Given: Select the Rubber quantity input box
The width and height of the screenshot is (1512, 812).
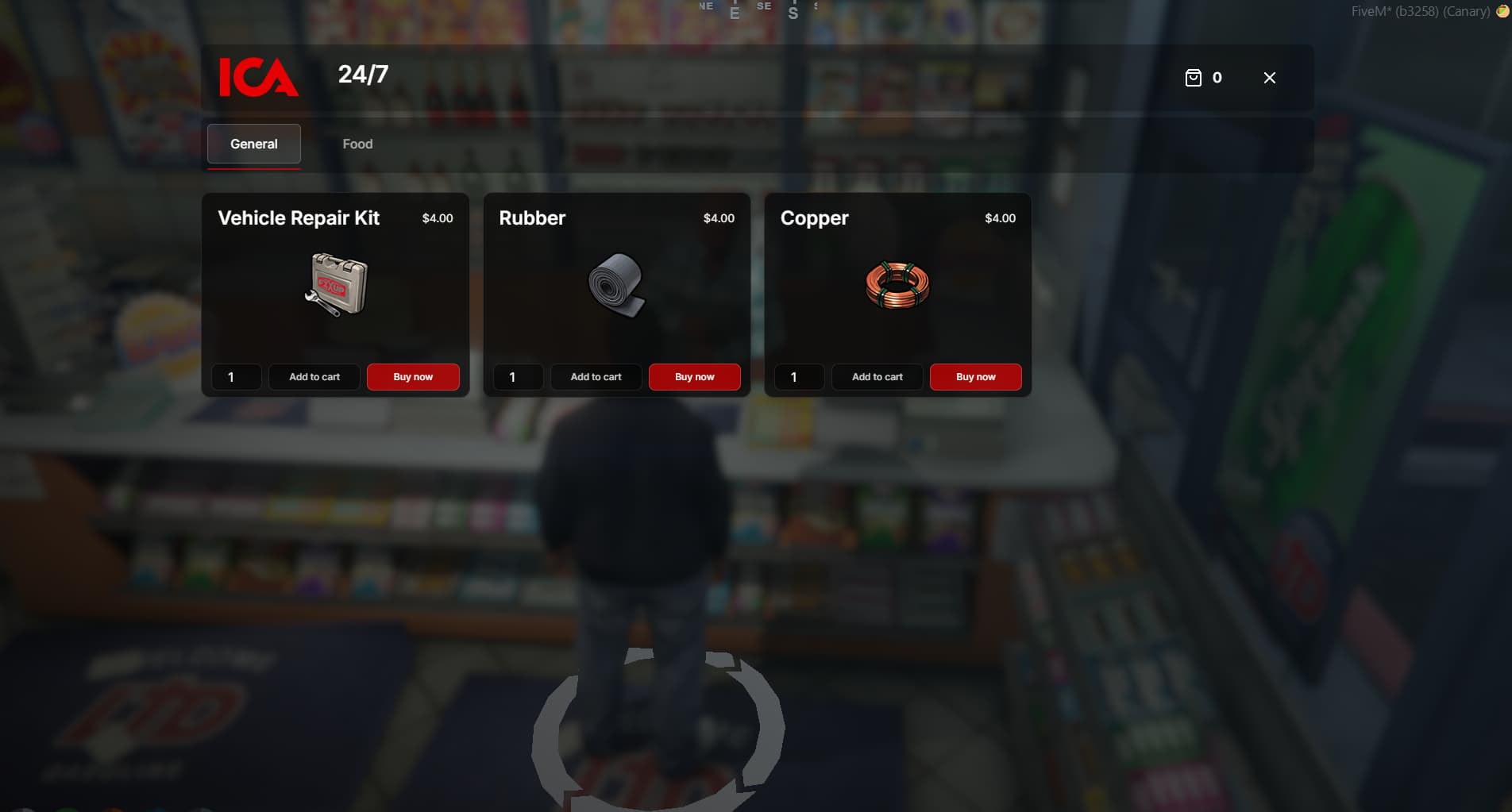Looking at the screenshot, I should point(518,377).
